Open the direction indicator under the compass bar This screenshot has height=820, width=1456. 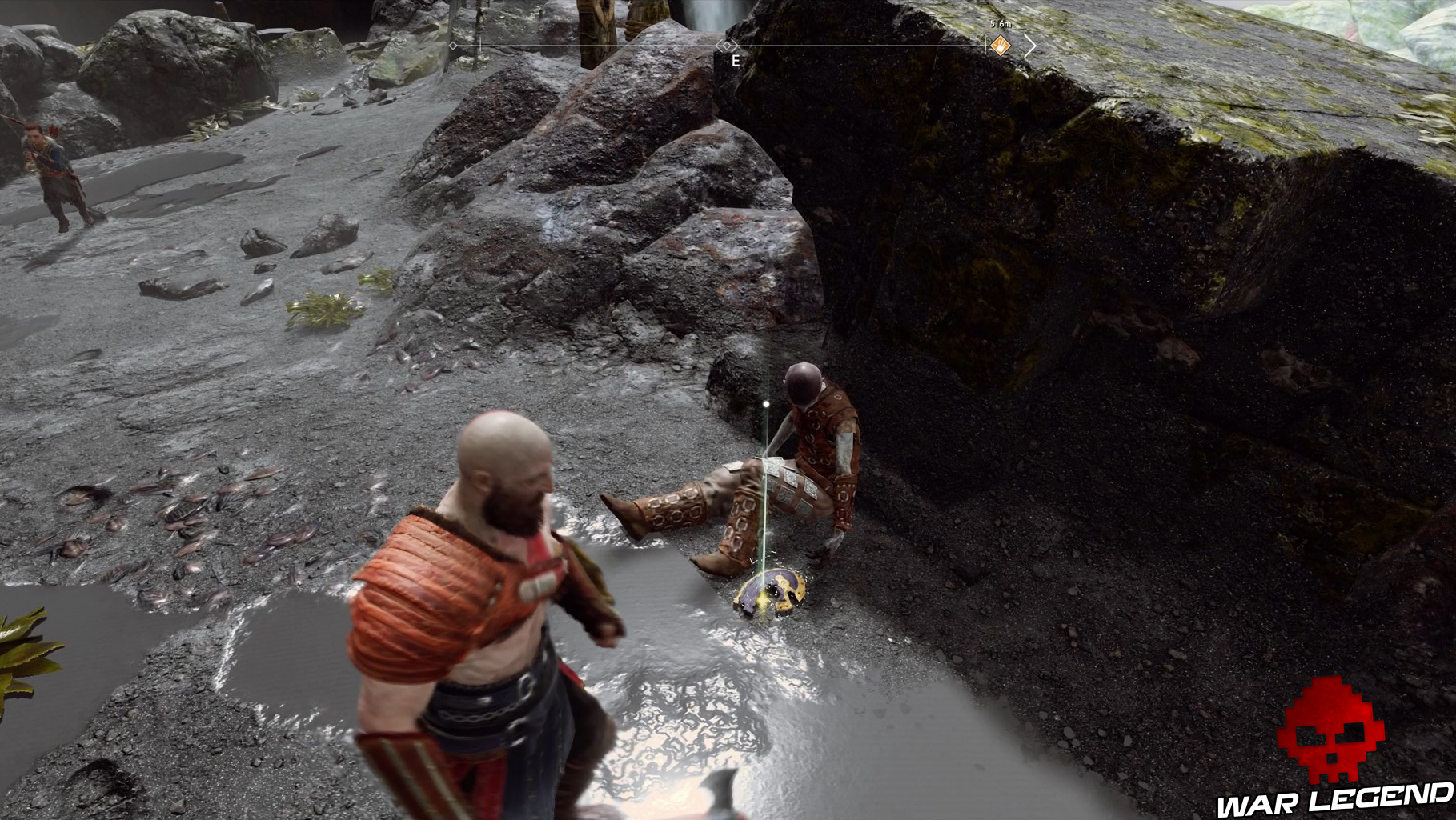pyautogui.click(x=735, y=59)
